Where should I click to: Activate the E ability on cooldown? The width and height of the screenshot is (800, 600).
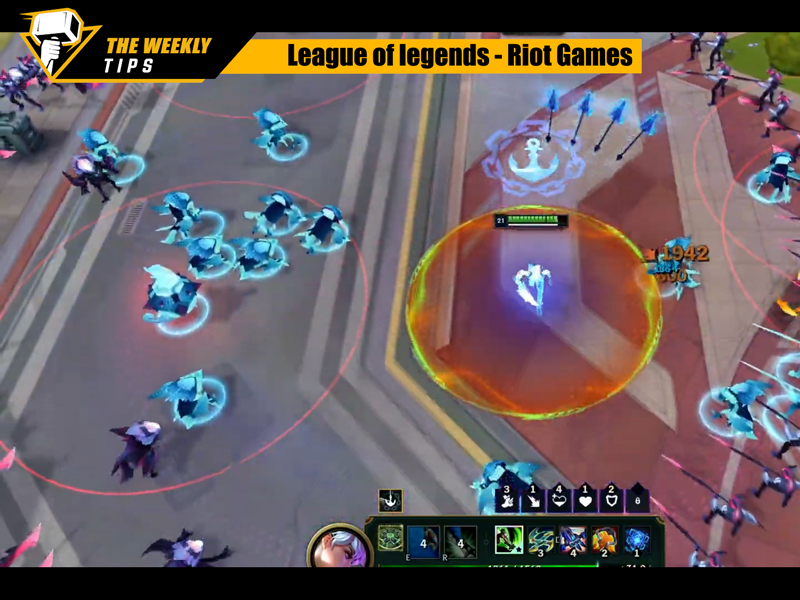coord(424,541)
